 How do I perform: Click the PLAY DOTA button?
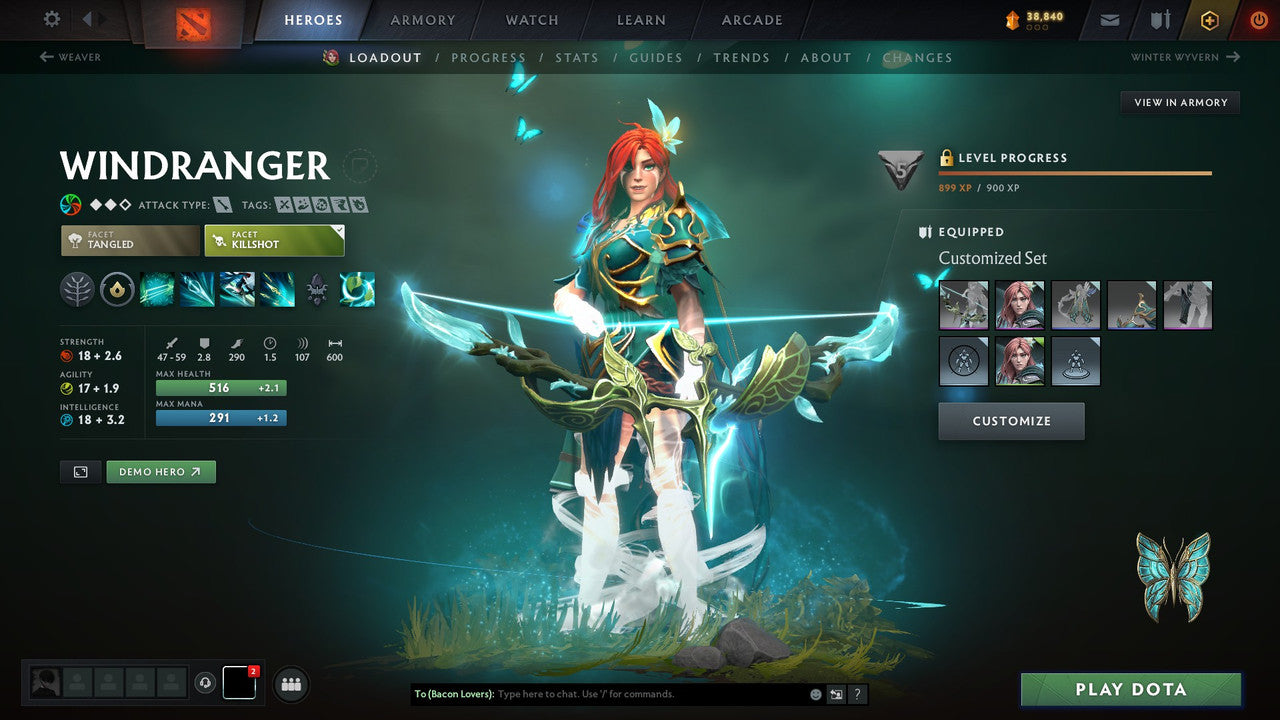1130,689
